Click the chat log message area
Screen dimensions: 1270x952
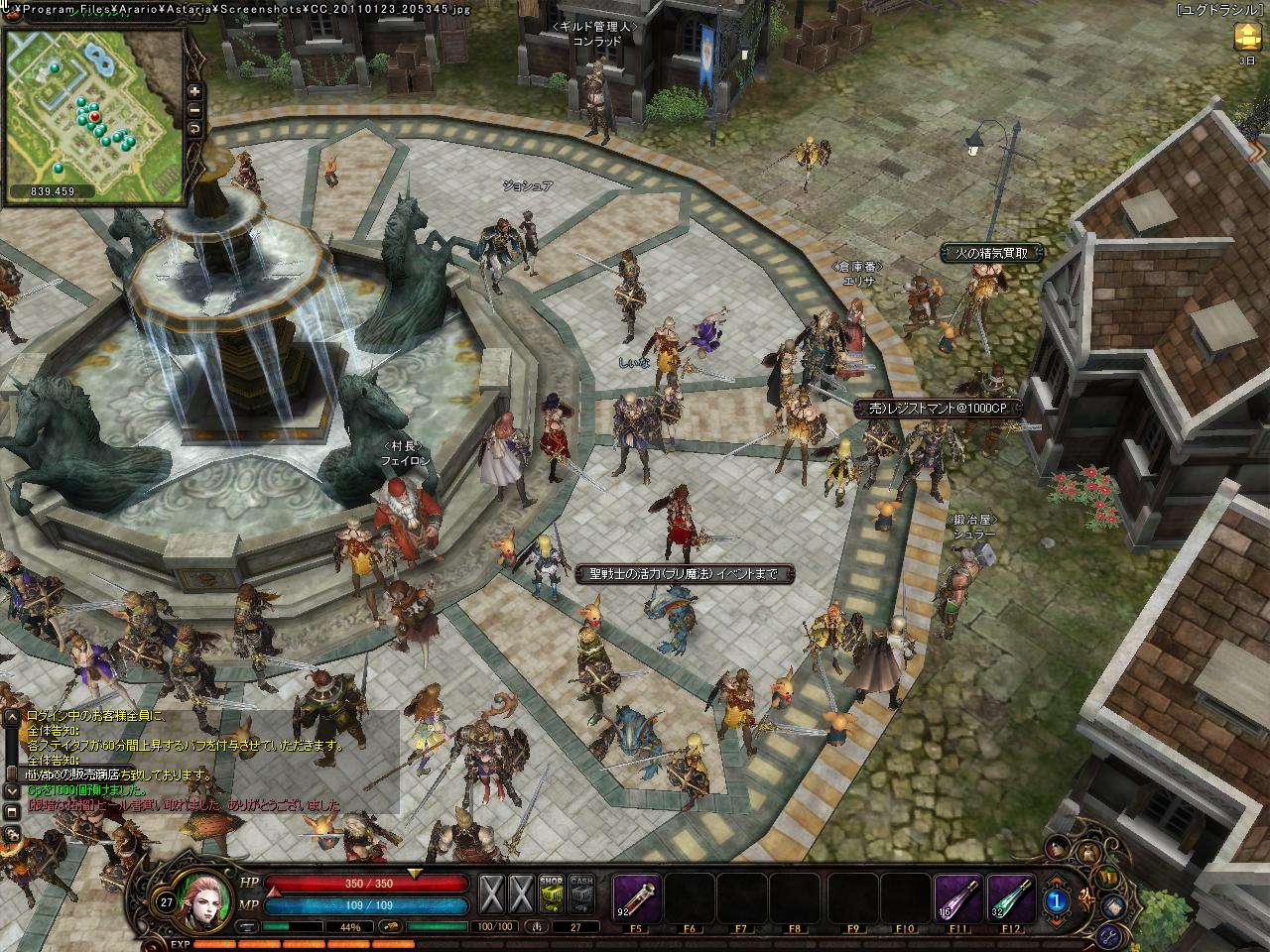pyautogui.click(x=198, y=759)
